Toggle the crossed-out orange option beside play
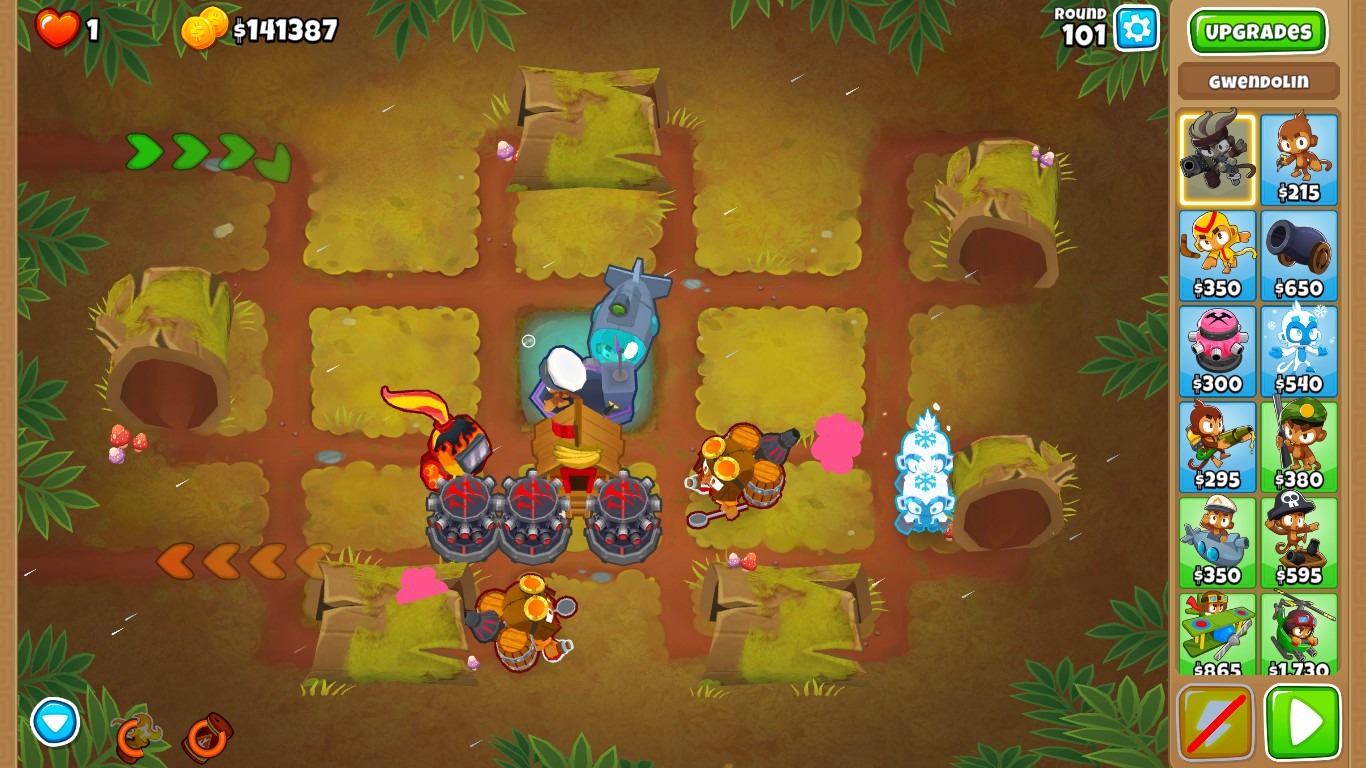 pos(1218,722)
